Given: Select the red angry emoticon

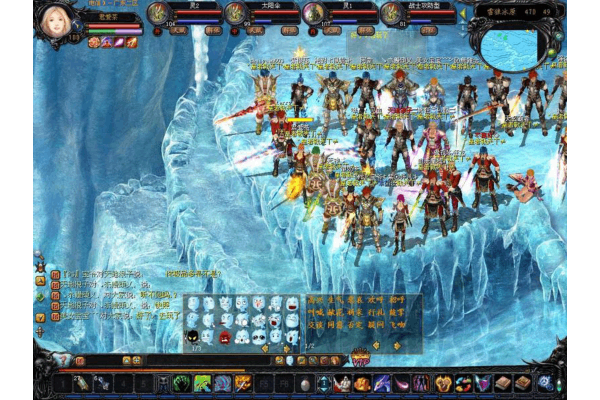Looking at the screenshot, I should [226, 336].
